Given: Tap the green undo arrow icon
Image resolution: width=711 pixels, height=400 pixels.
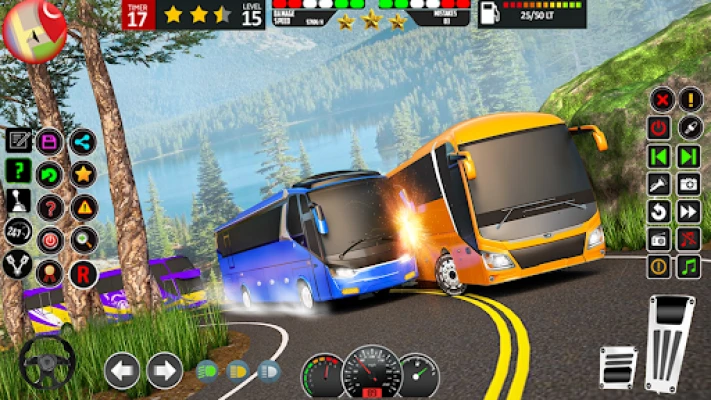Looking at the screenshot, I should click(50, 175).
